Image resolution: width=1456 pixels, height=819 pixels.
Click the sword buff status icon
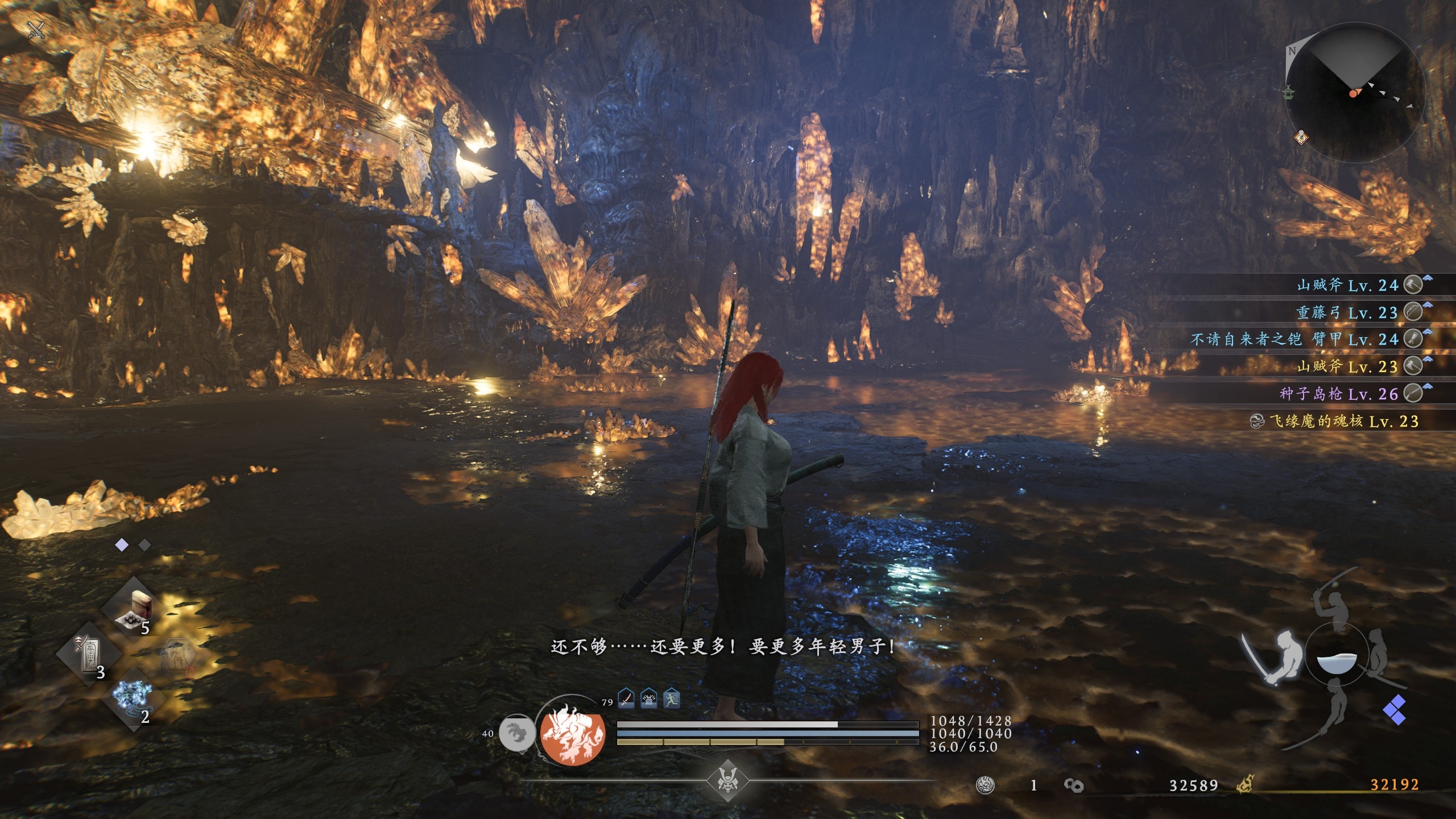click(626, 698)
